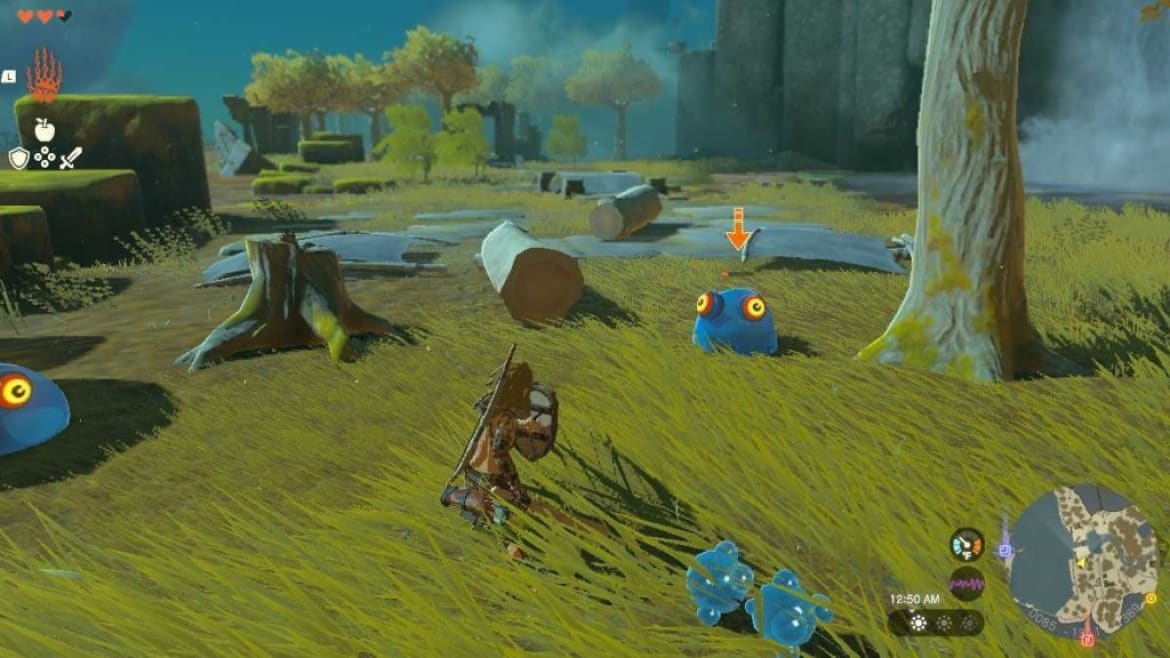Click the temperature gauge icon
Viewport: 1170px width, 658px height.
[x=966, y=544]
